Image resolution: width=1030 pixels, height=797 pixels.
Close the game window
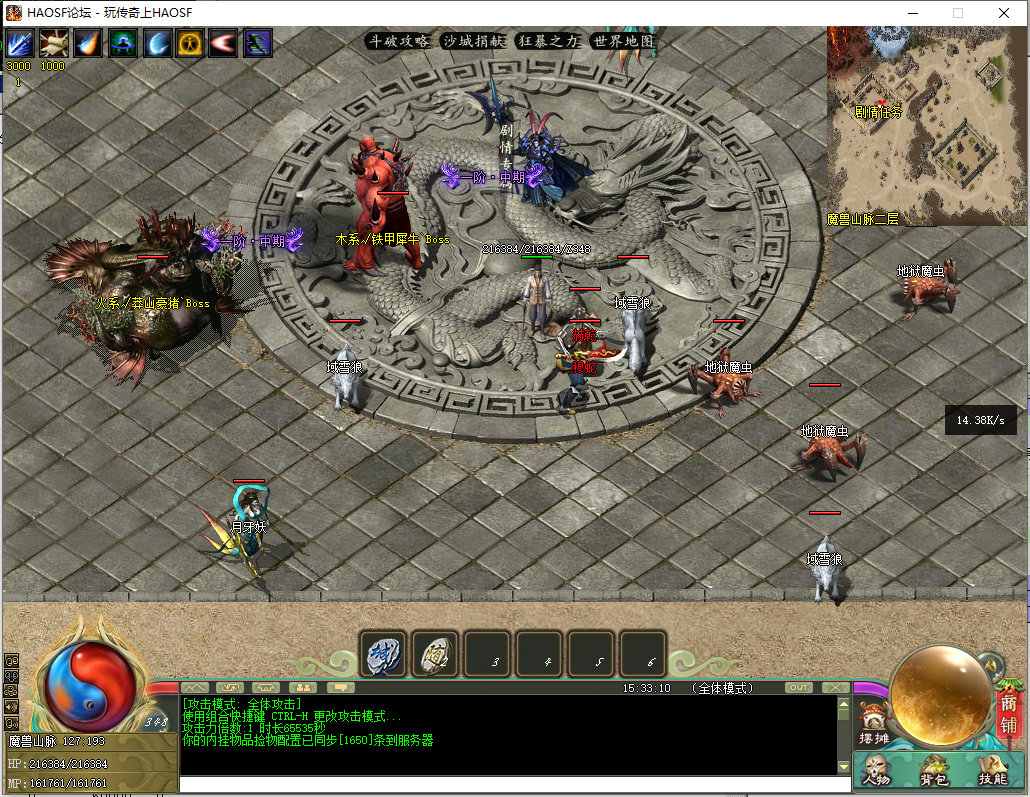click(1004, 13)
